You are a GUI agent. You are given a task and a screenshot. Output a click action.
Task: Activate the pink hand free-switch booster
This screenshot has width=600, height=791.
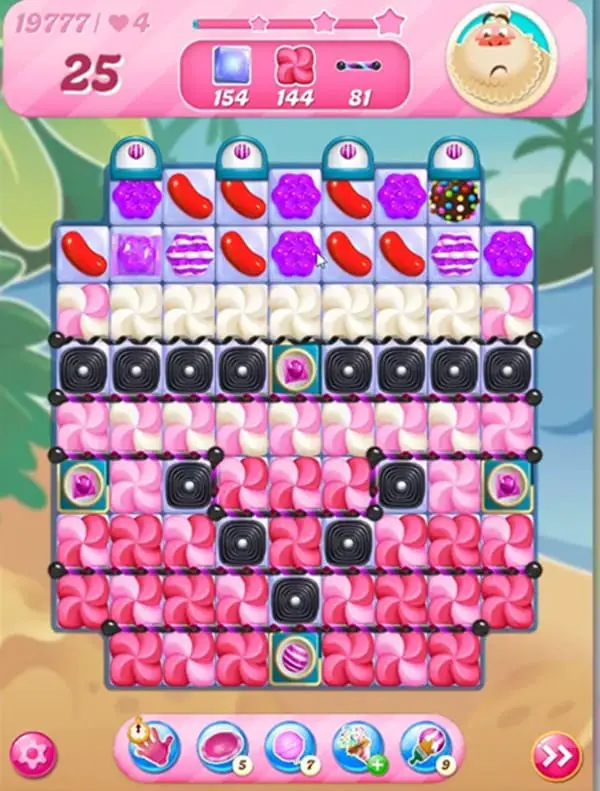coord(153,745)
